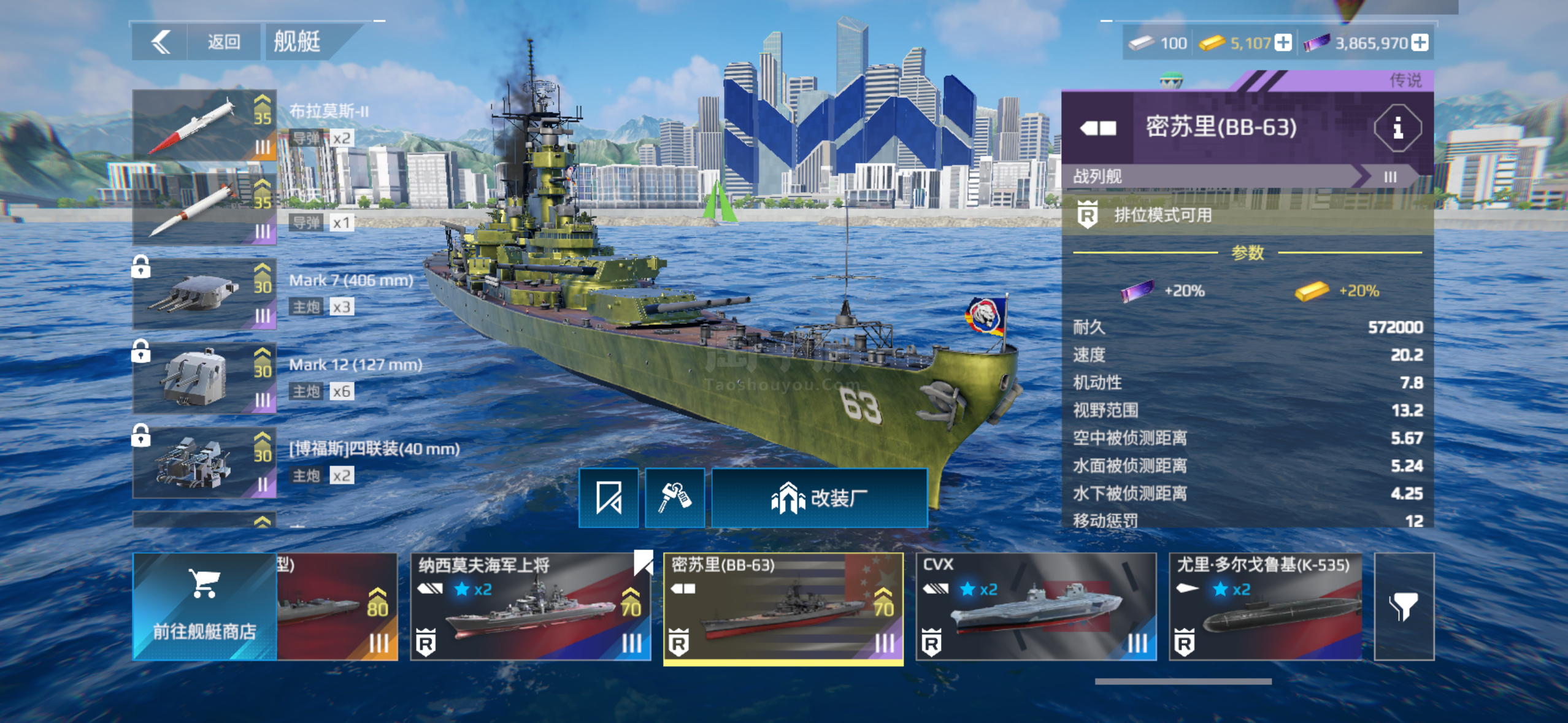The height and width of the screenshot is (723, 1568).
Task: Open the 改装厂 refit workshop
Action: pyautogui.click(x=820, y=498)
